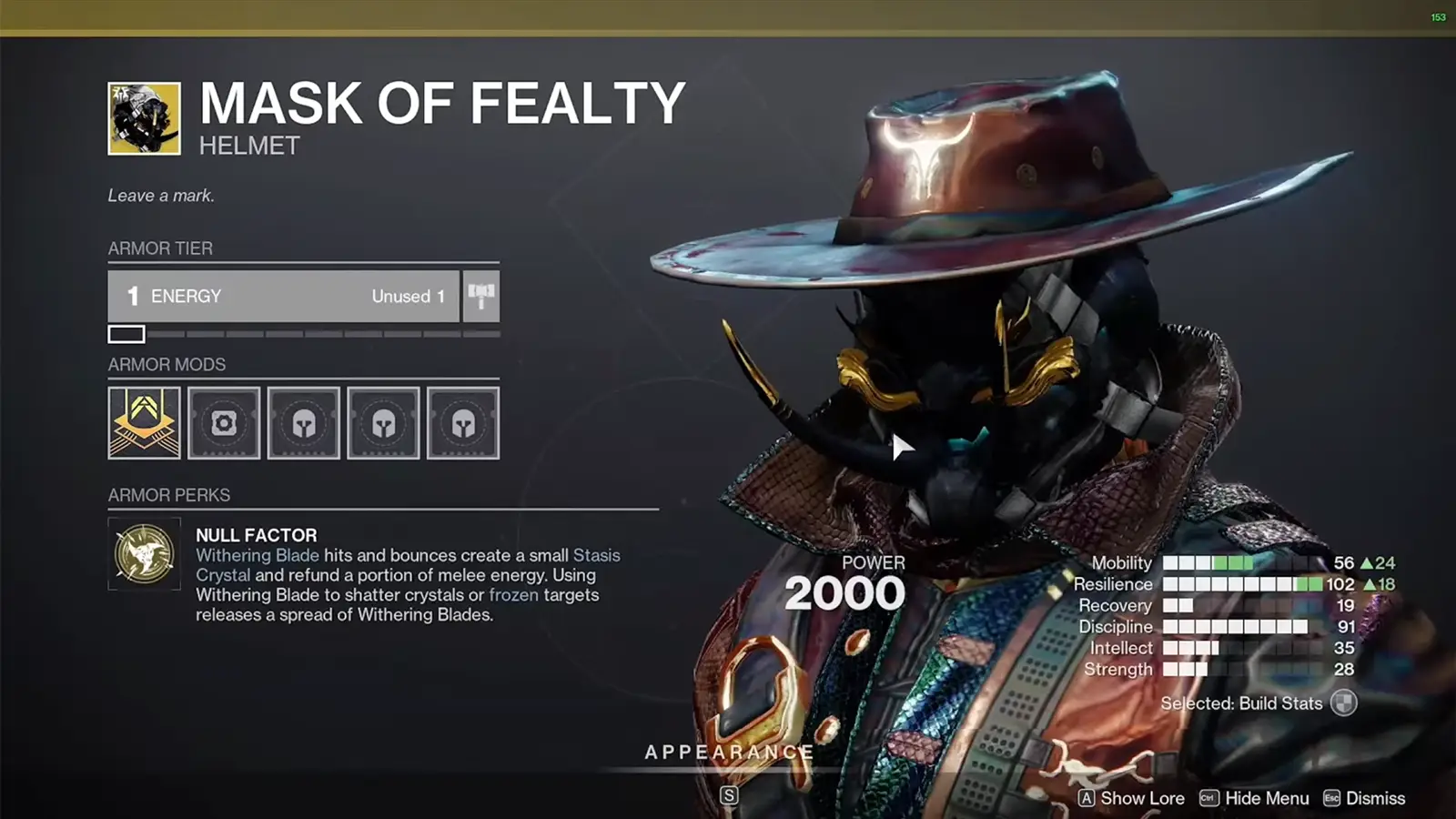Screen dimensions: 1456x819
Task: Open the second armor mod slot
Action: pyautogui.click(x=224, y=422)
